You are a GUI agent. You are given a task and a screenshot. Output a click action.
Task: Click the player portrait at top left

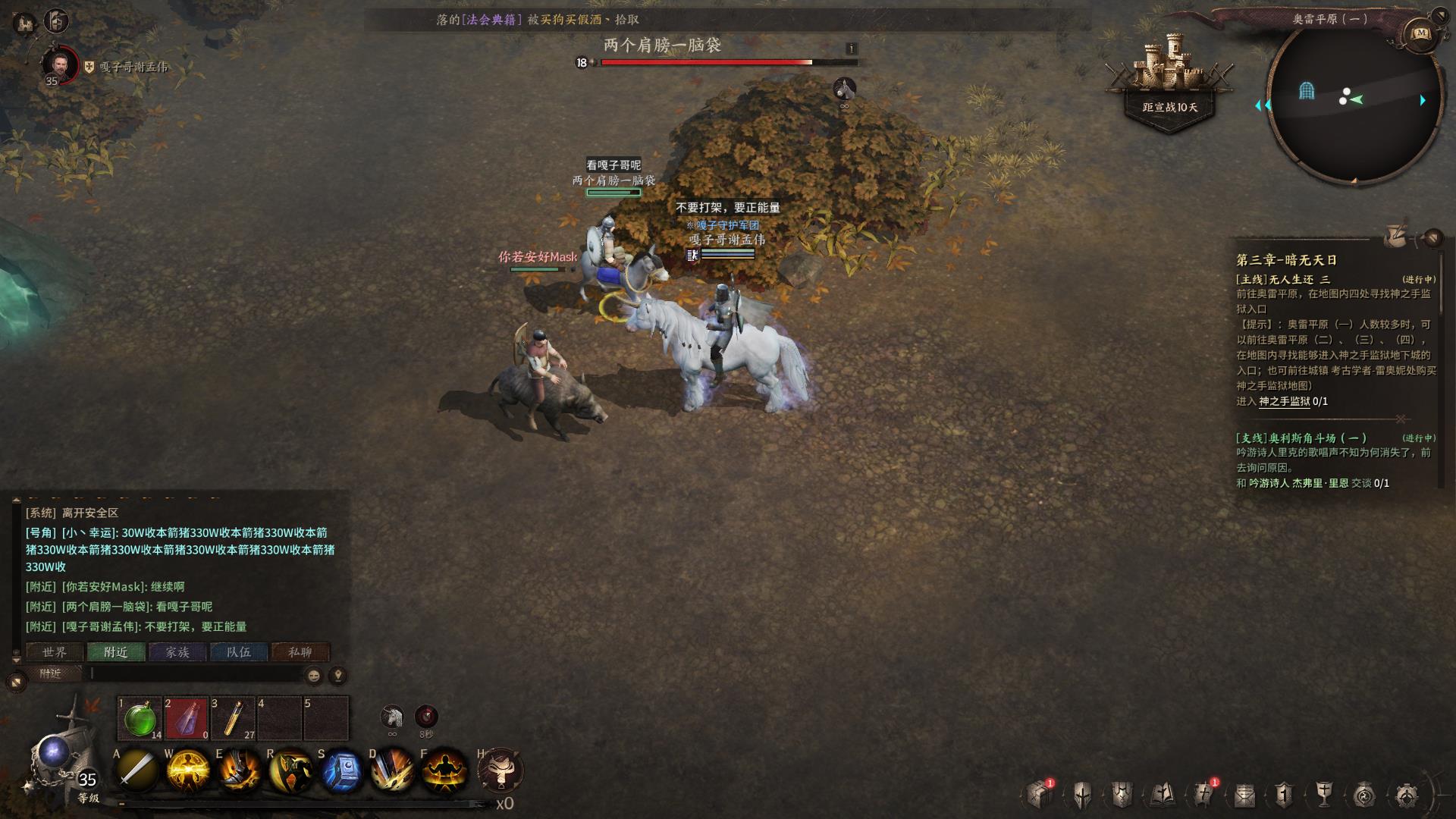[59, 65]
